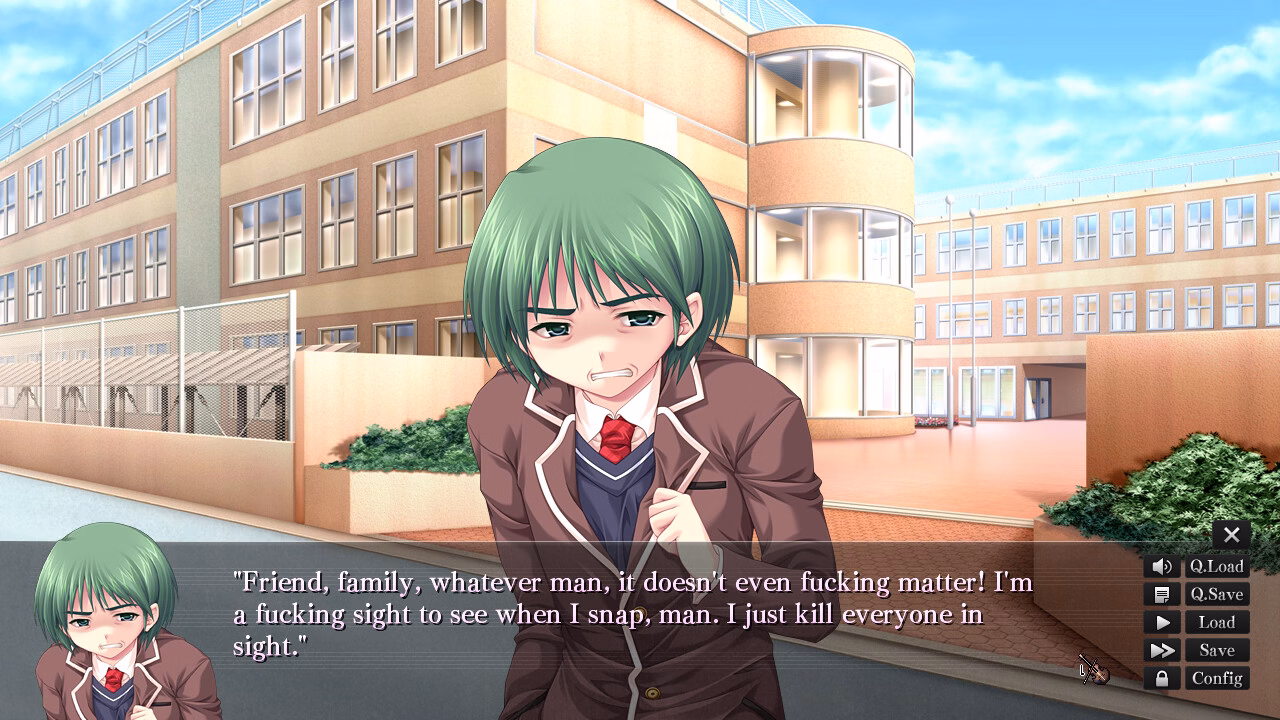The height and width of the screenshot is (720, 1280).
Task: Open the Load game screen
Action: [x=1216, y=622]
